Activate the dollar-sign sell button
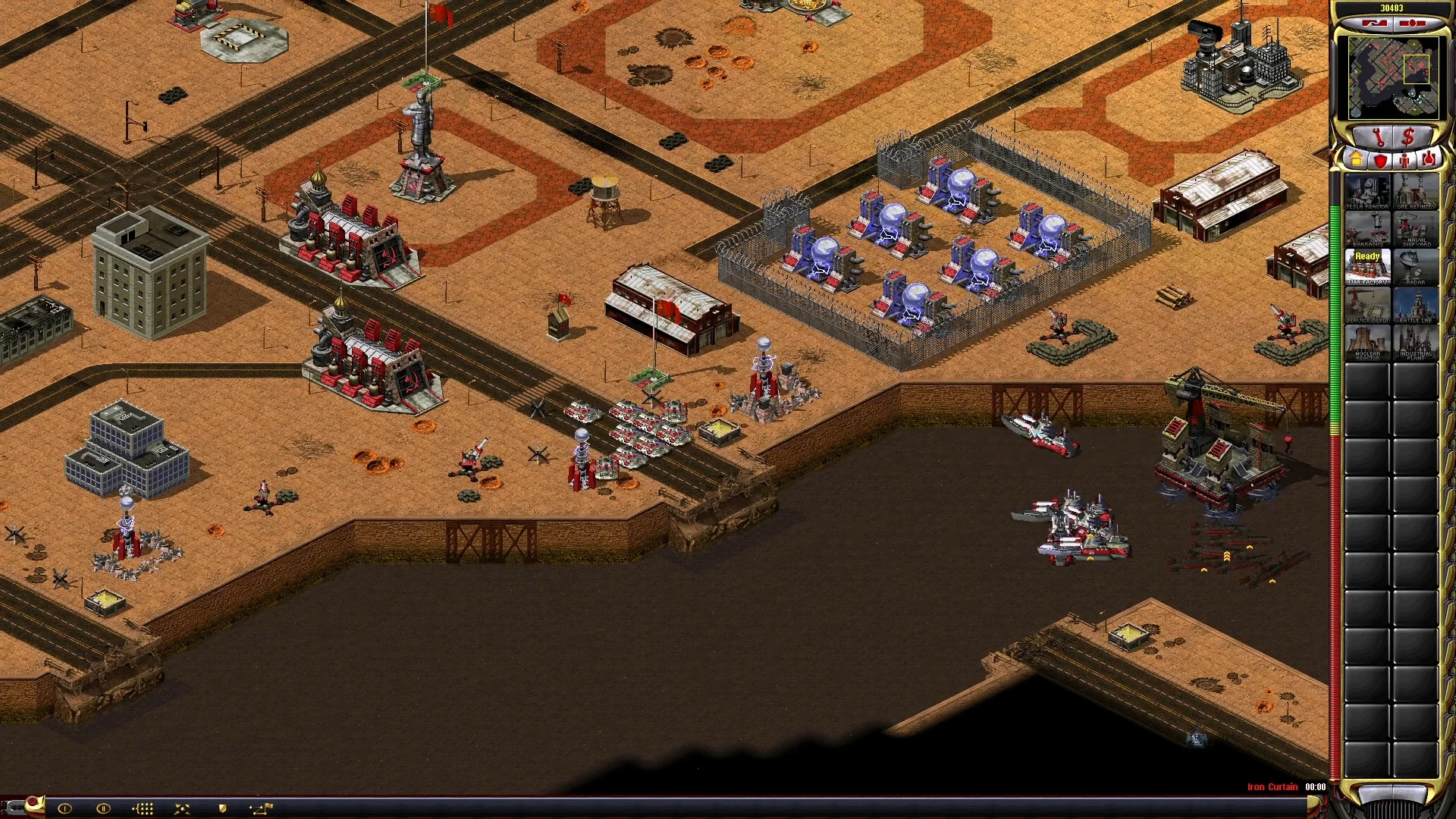Screen dimensions: 1456x819 tap(1408, 138)
